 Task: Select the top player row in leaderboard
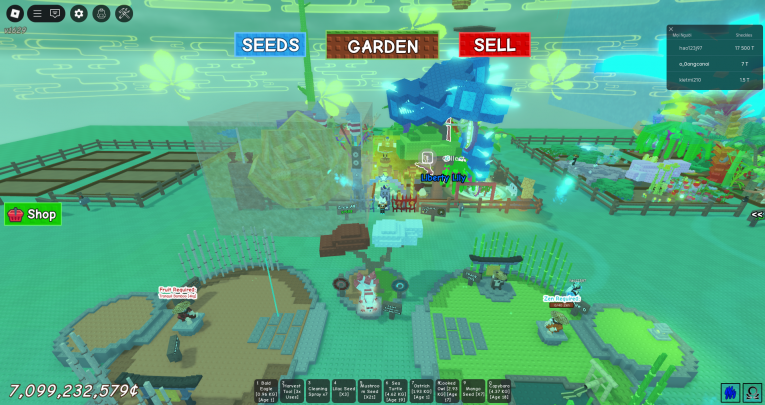coord(713,48)
